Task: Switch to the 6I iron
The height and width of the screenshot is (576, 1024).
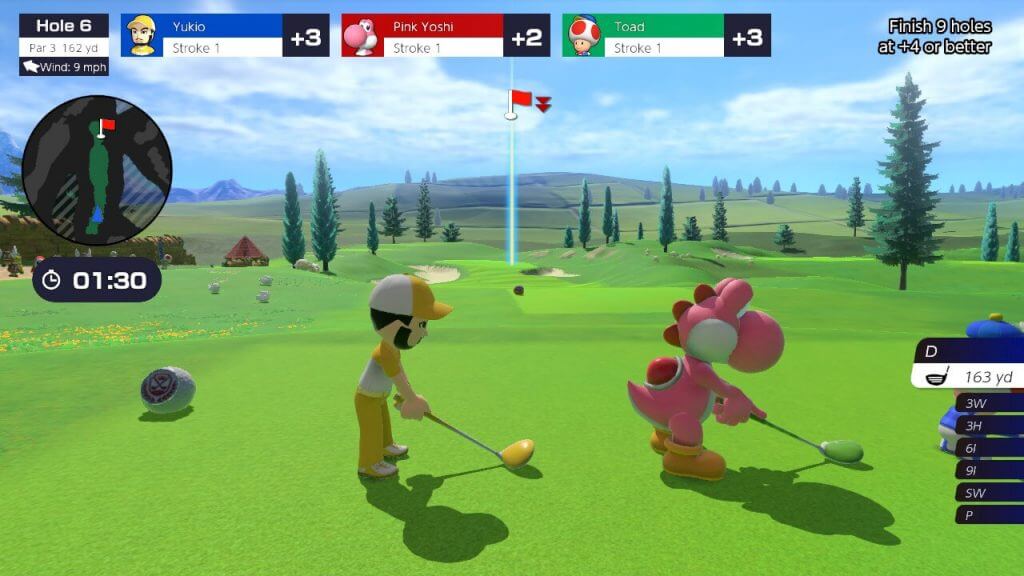Action: [988, 448]
